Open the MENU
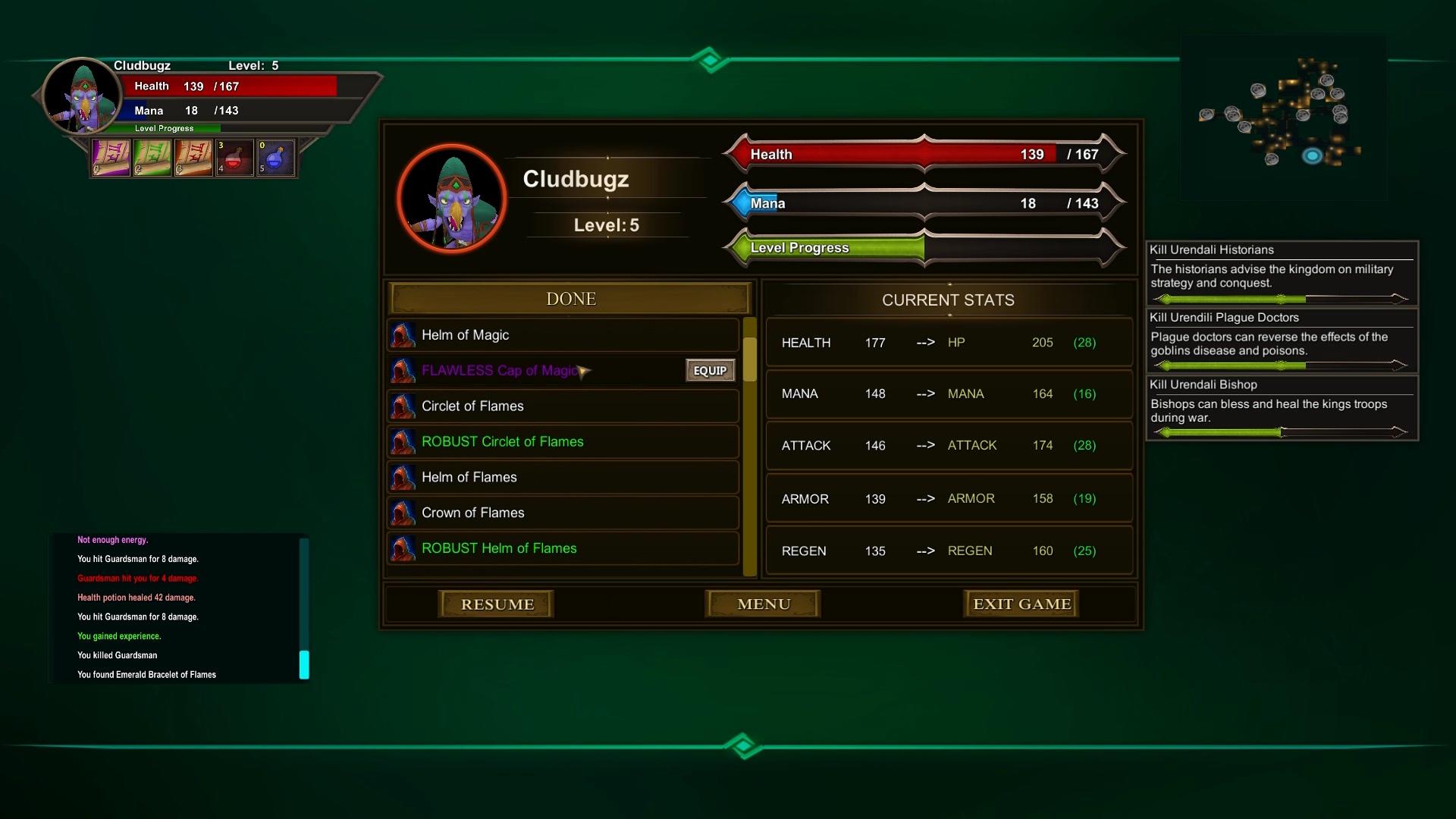The image size is (1456, 819). pyautogui.click(x=762, y=604)
